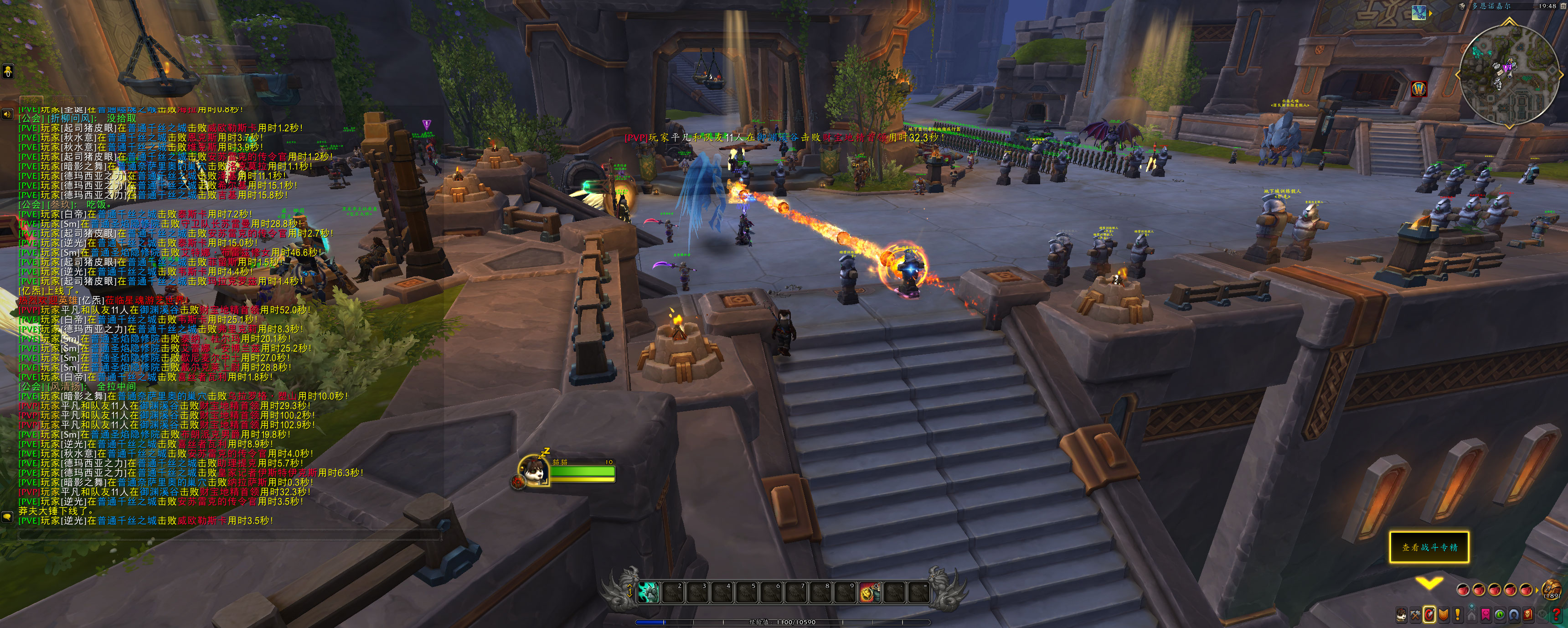Screen dimensions: 1568x628
Task: Open the main backpack showing 189
Action: click(x=1552, y=589)
